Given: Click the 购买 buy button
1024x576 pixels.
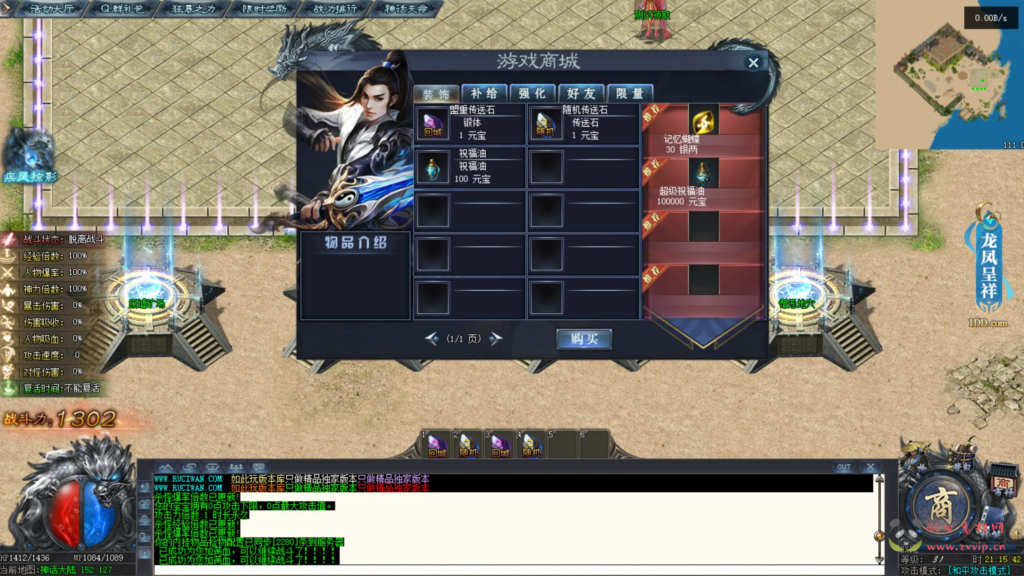Looking at the screenshot, I should (x=583, y=339).
